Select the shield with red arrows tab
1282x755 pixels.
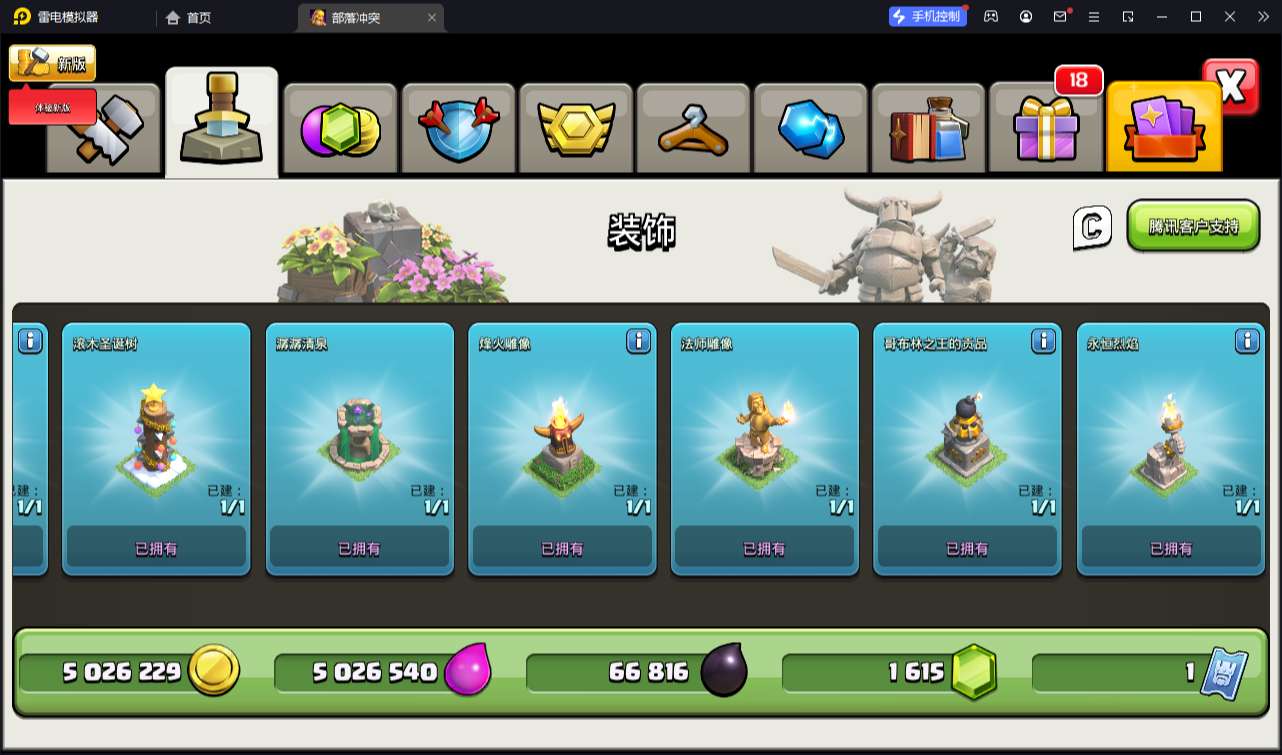[x=457, y=129]
